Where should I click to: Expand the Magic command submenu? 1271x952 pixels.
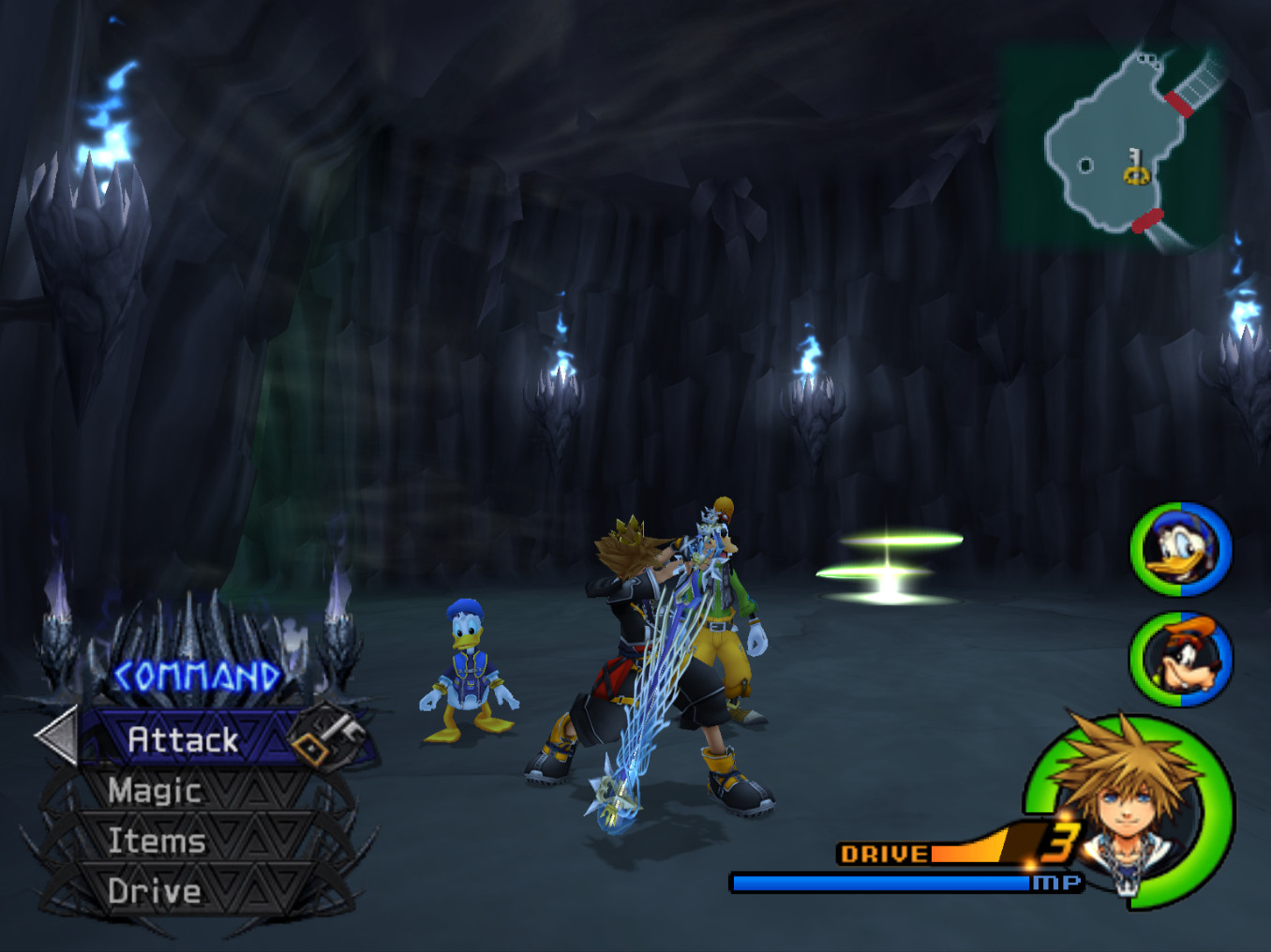[x=153, y=792]
